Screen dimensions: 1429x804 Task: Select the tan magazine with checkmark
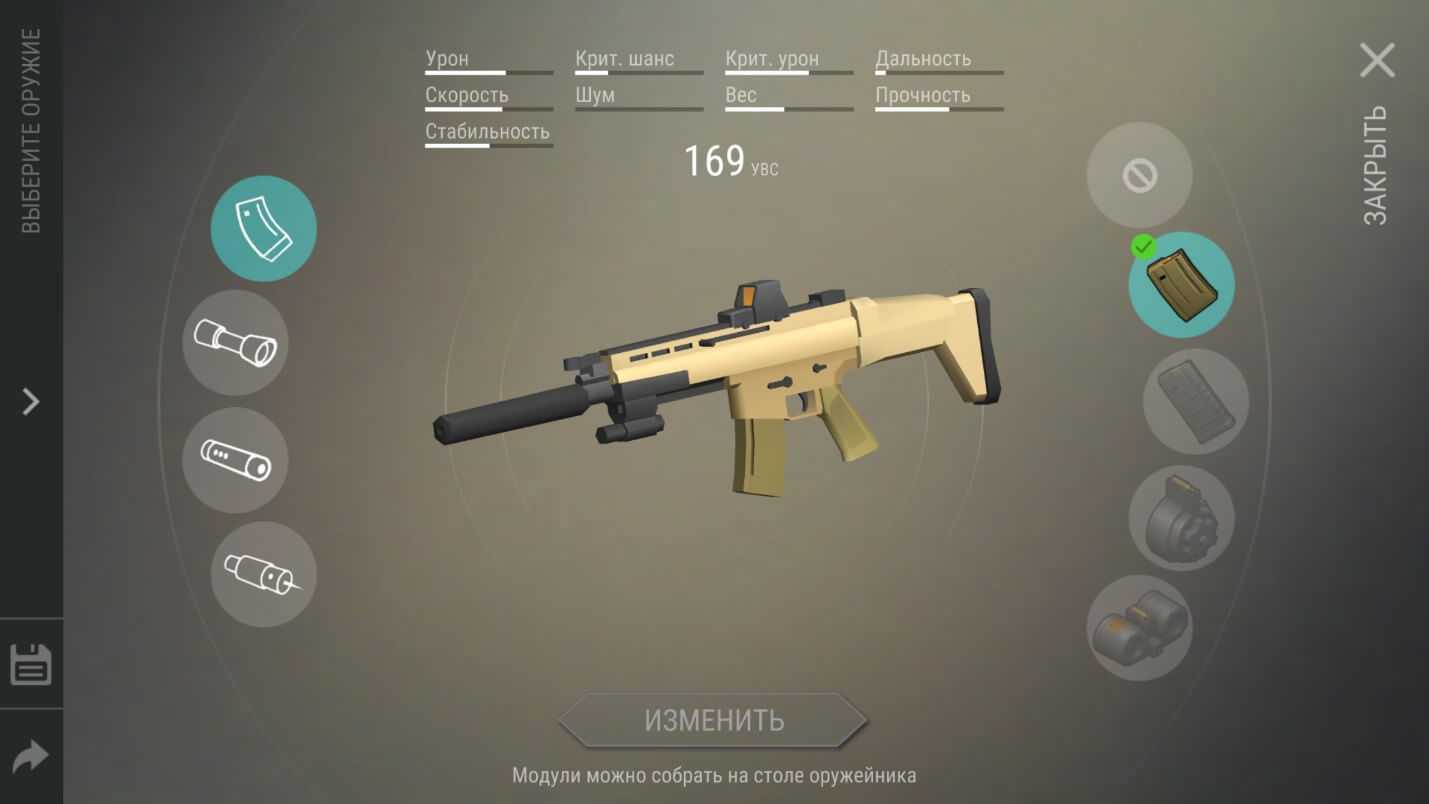[x=1181, y=285]
